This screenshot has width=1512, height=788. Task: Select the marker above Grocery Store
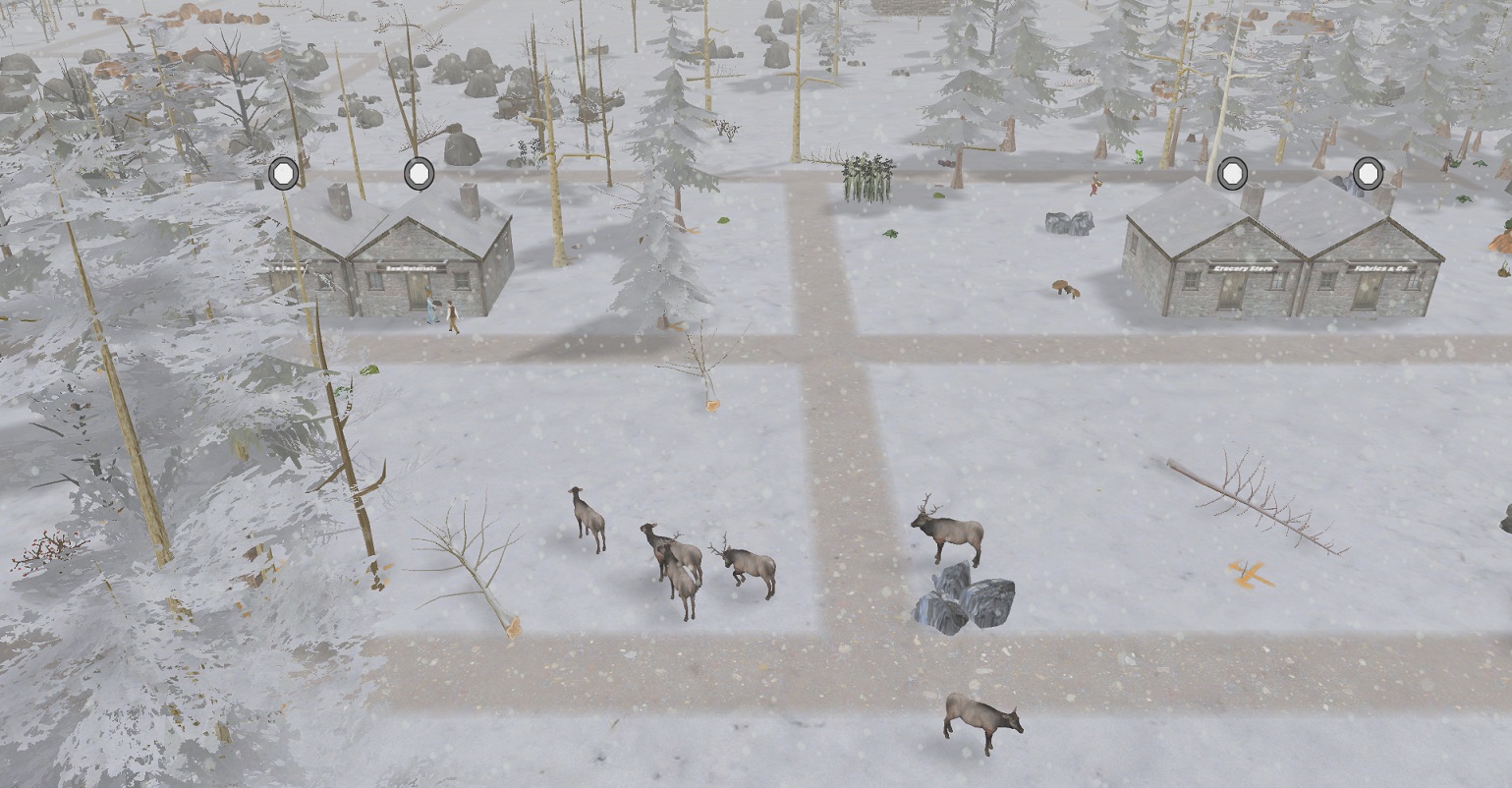pos(1232,173)
